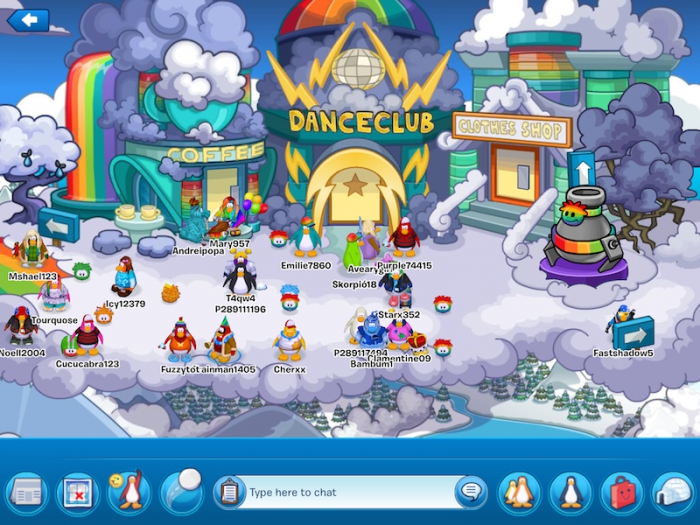700x525 pixels.
Task: Open the red shopping bag icon
Action: coord(622,492)
